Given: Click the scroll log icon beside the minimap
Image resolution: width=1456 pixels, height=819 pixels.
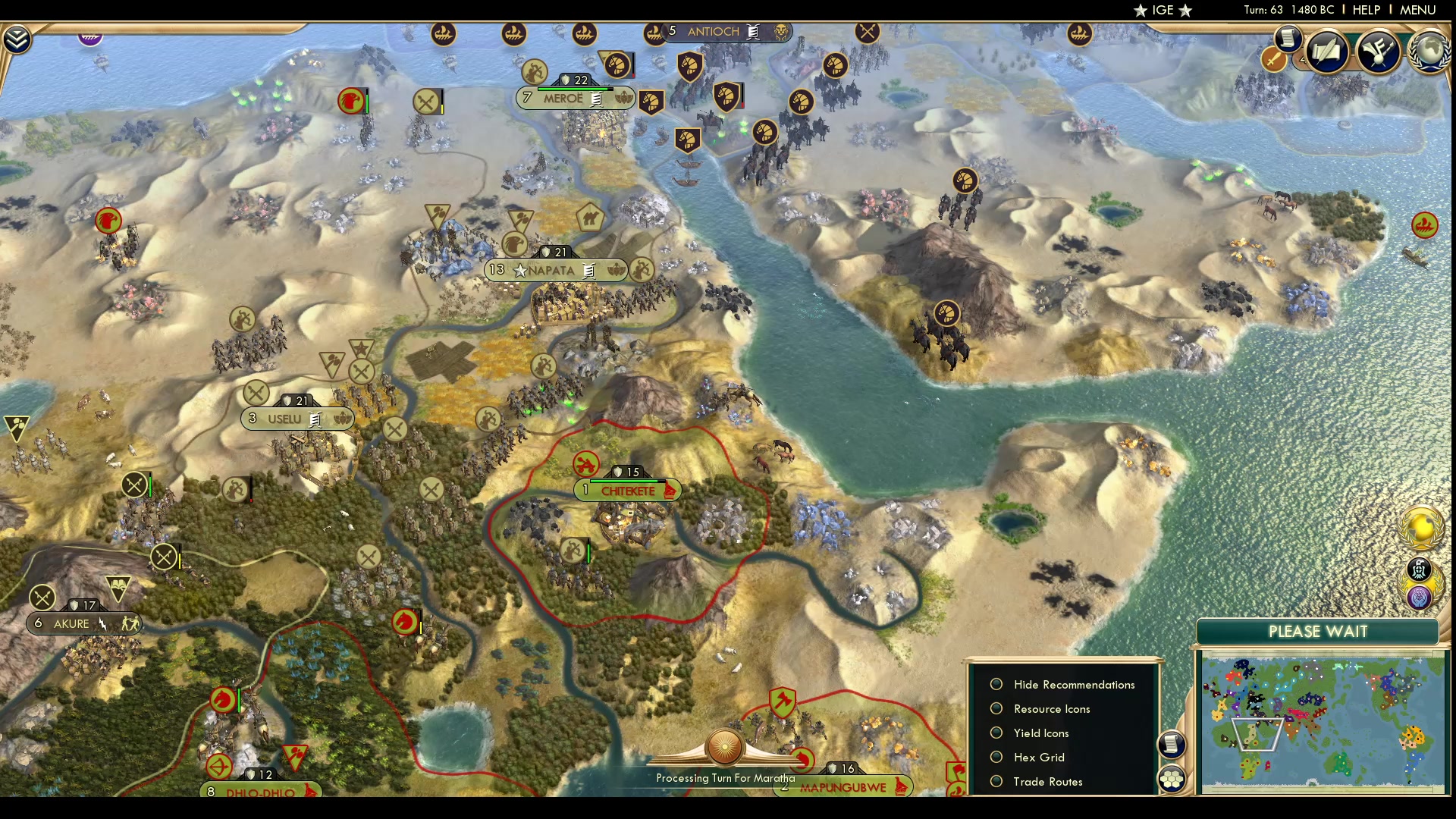Looking at the screenshot, I should tap(1171, 745).
